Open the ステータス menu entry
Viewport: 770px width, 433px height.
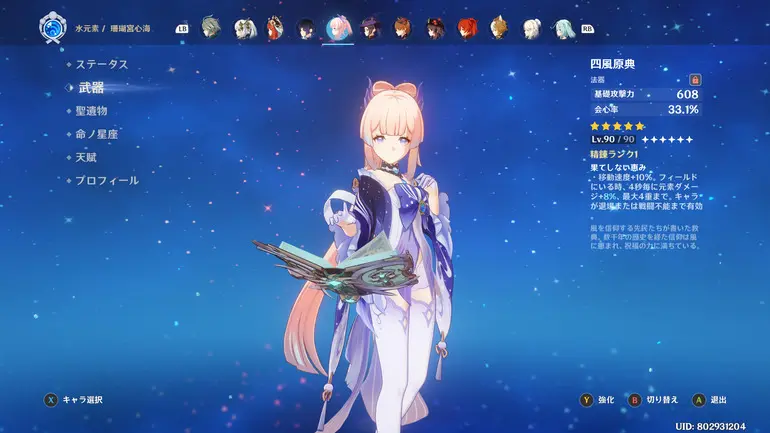point(102,64)
